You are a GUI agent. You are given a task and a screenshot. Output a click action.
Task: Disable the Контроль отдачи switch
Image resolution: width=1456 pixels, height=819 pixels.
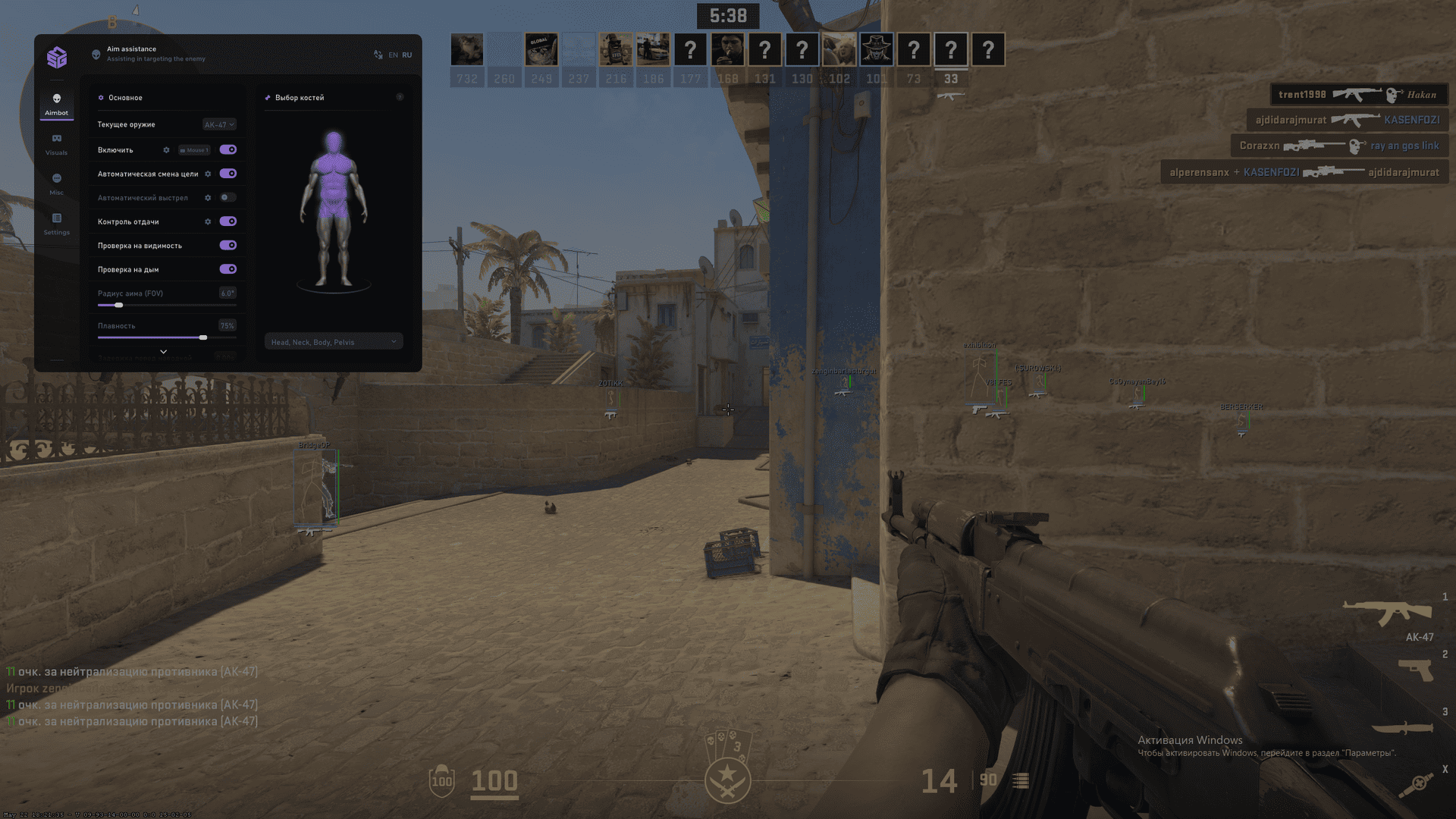[228, 221]
